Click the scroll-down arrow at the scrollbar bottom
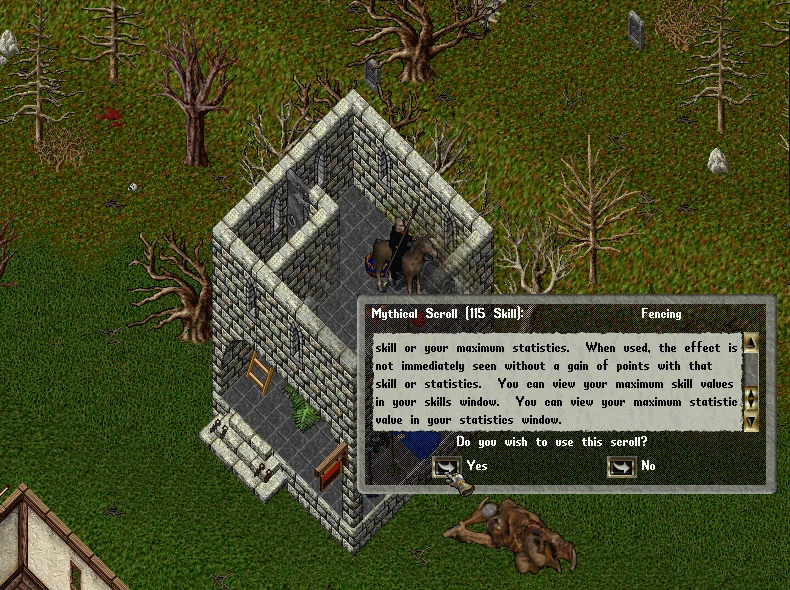Viewport: 790px width, 590px height. (751, 423)
